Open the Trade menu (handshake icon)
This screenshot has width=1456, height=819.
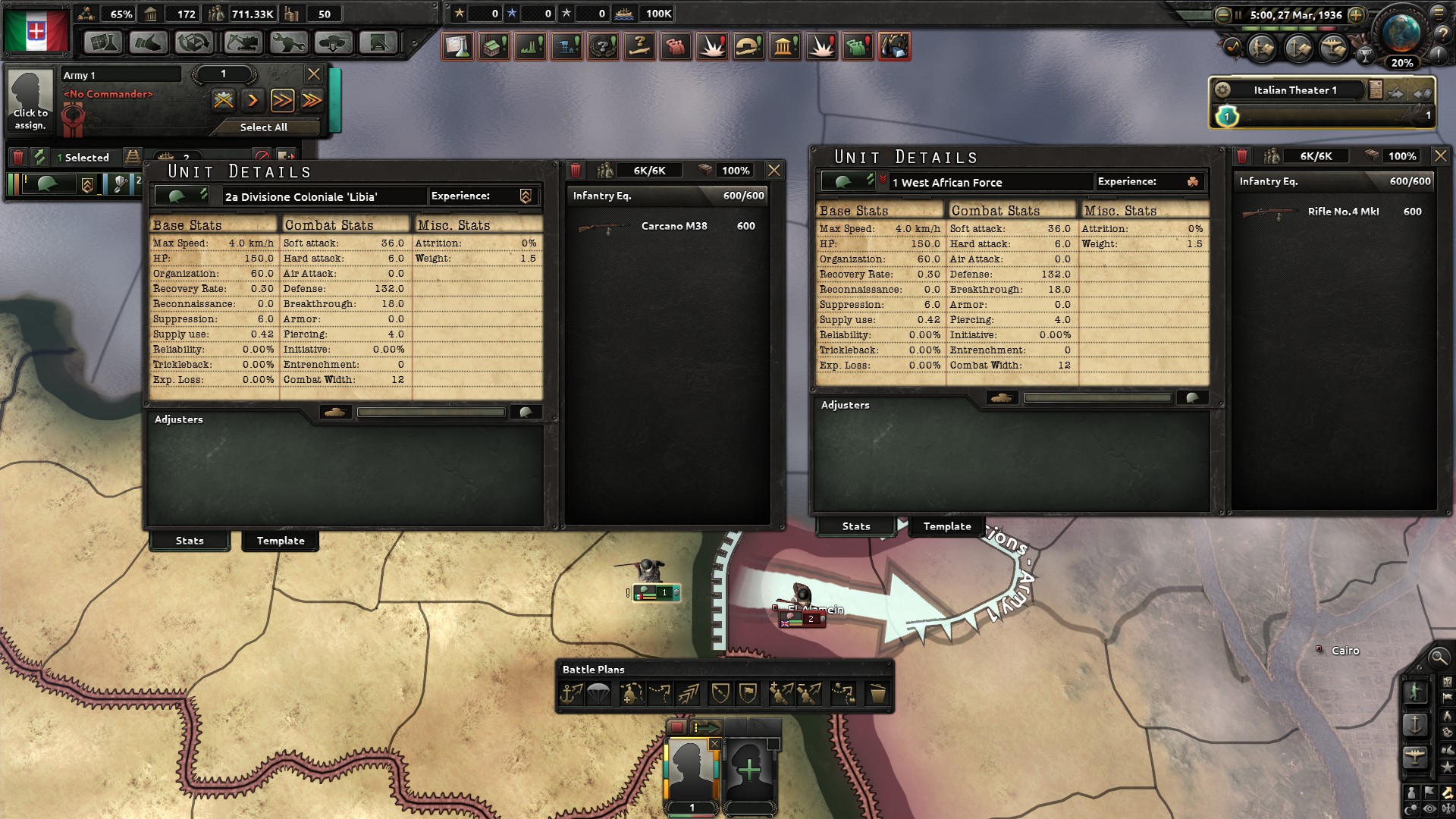tap(149, 43)
